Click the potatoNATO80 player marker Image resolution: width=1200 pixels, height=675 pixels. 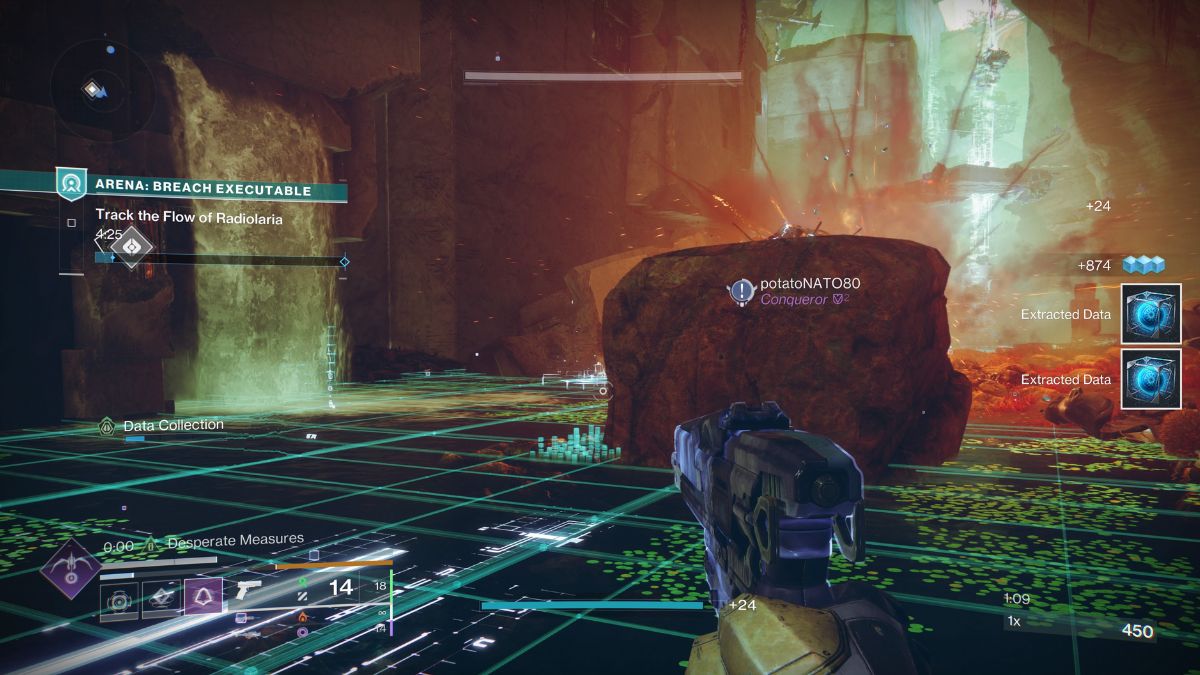coord(741,291)
